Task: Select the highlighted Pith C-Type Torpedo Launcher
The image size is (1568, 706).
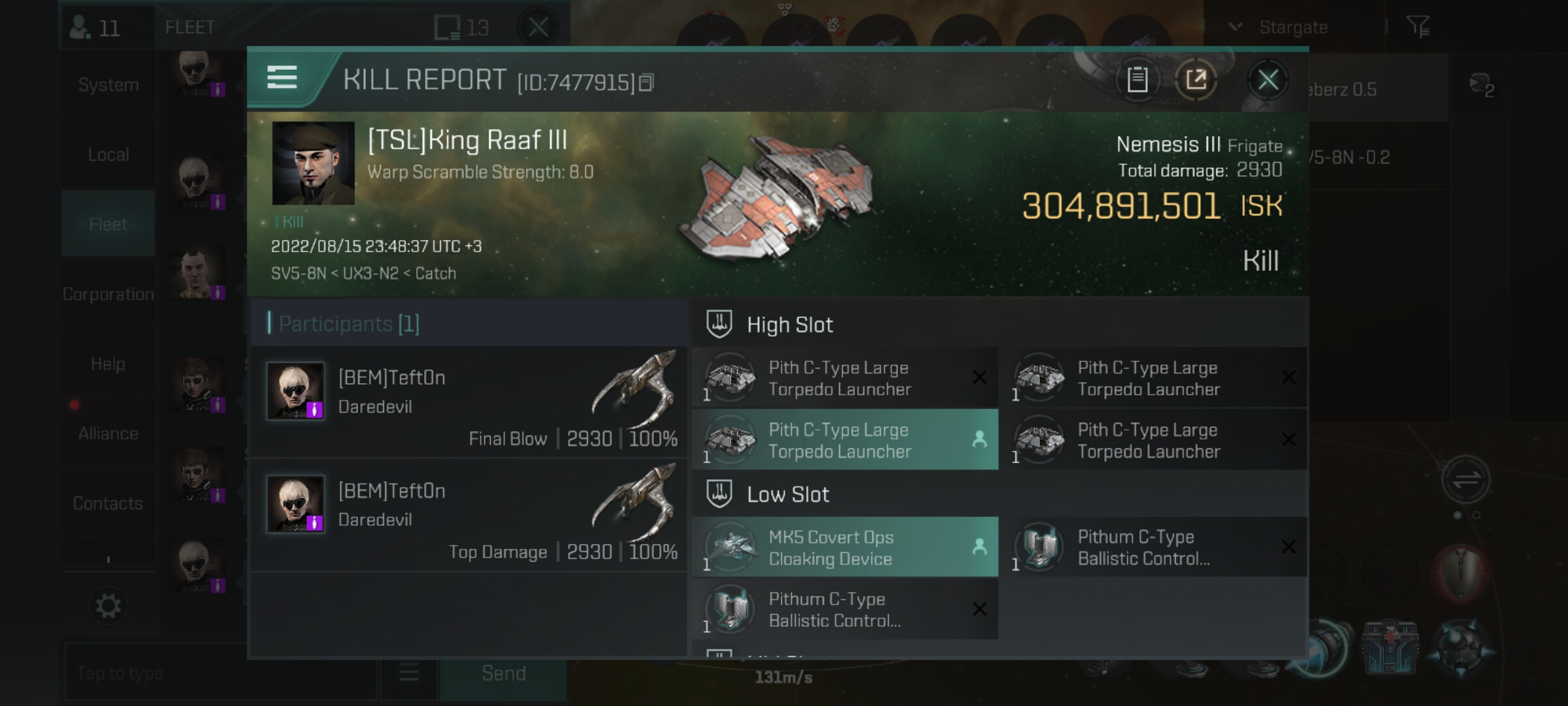Action: pyautogui.click(x=844, y=440)
